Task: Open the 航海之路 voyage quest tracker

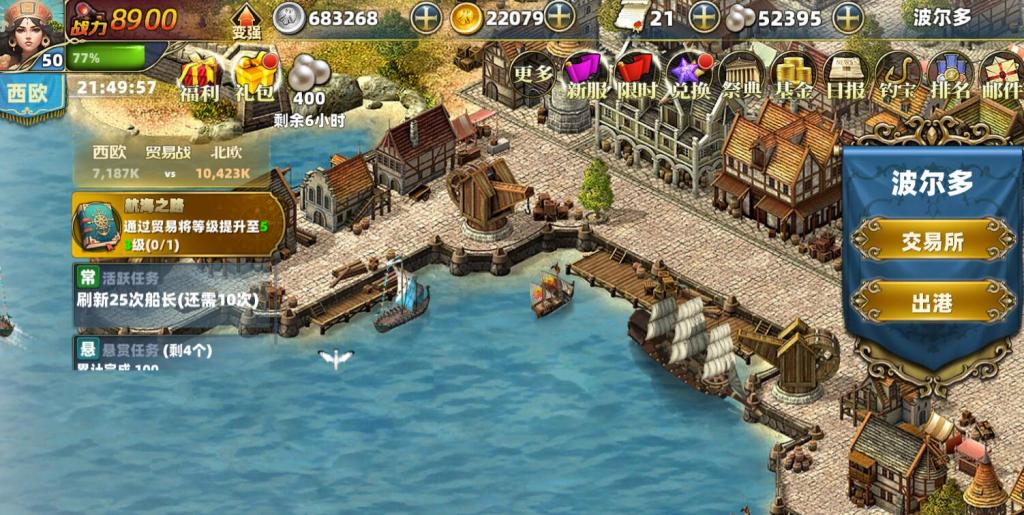Action: [x=176, y=224]
